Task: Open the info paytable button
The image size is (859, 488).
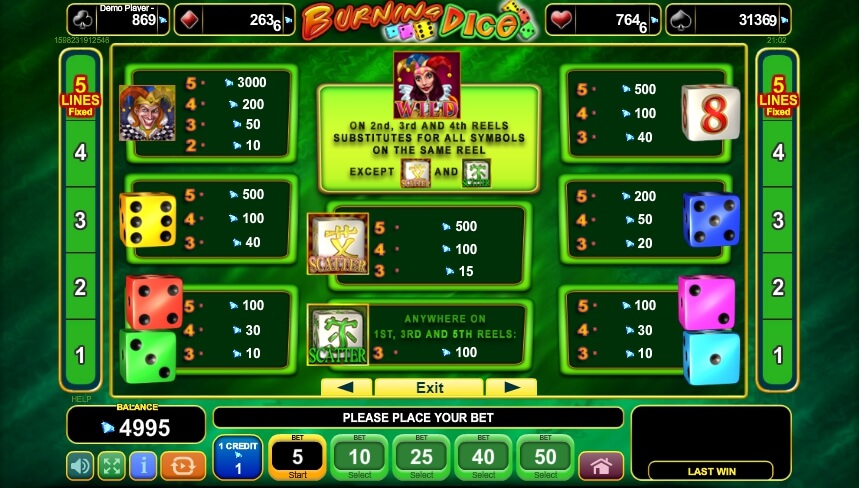Action: click(x=143, y=465)
